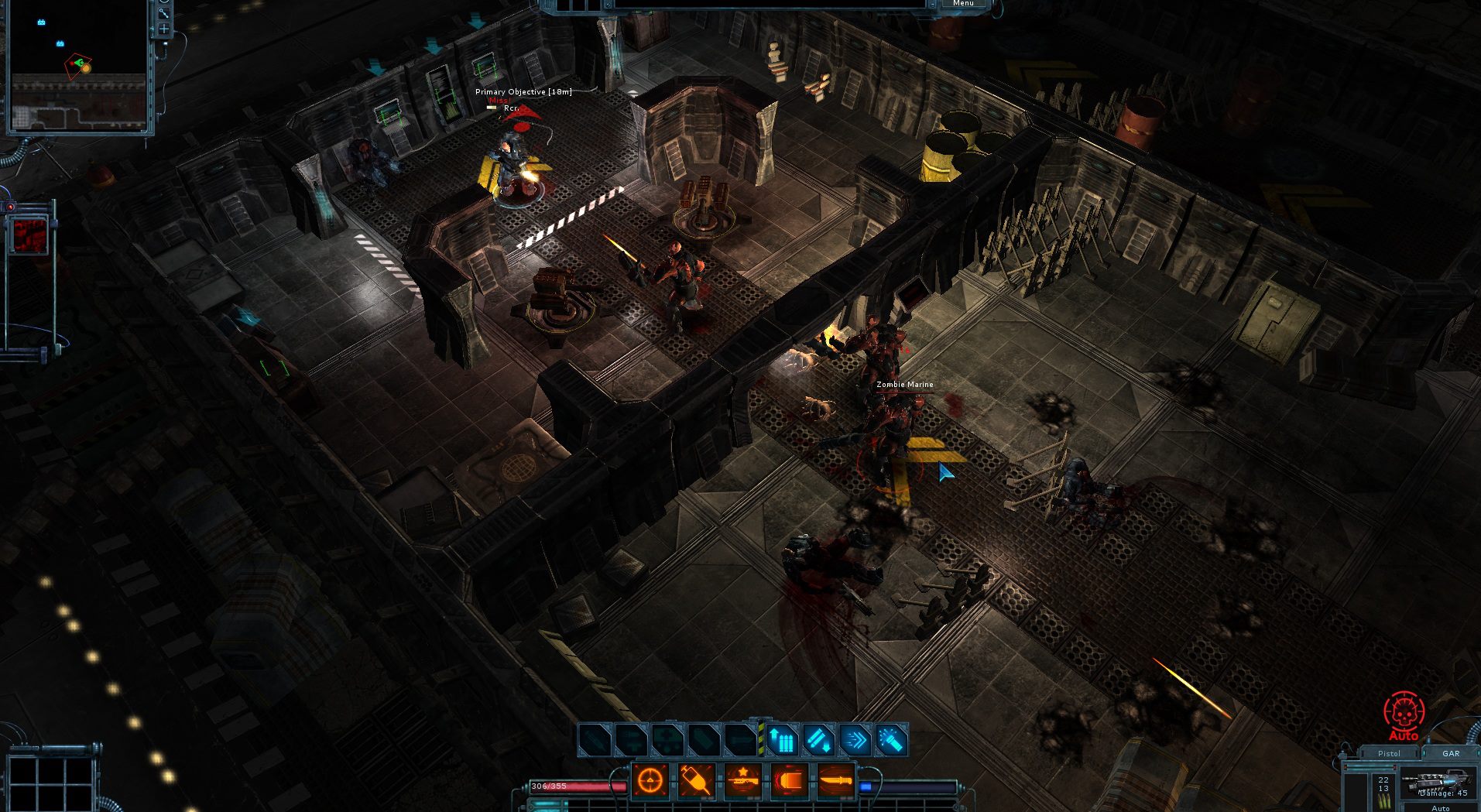Click the minimap plus zoom button

164,29
